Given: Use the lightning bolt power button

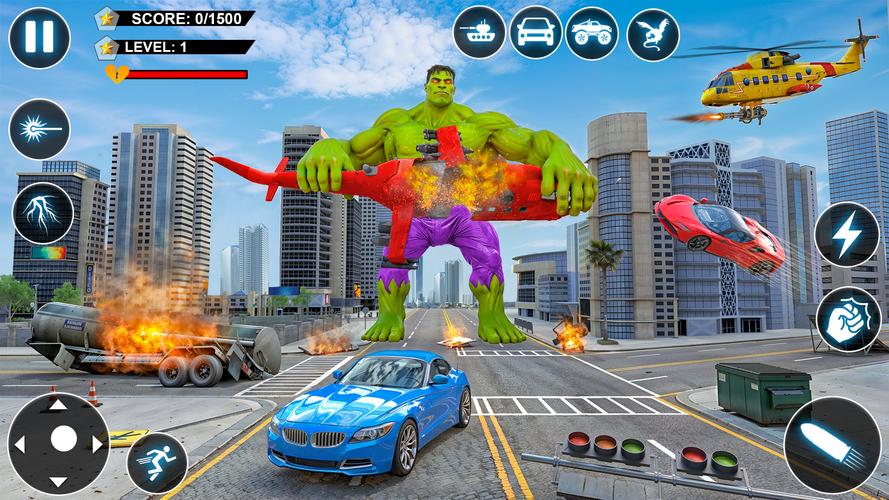Looking at the screenshot, I should point(846,234).
